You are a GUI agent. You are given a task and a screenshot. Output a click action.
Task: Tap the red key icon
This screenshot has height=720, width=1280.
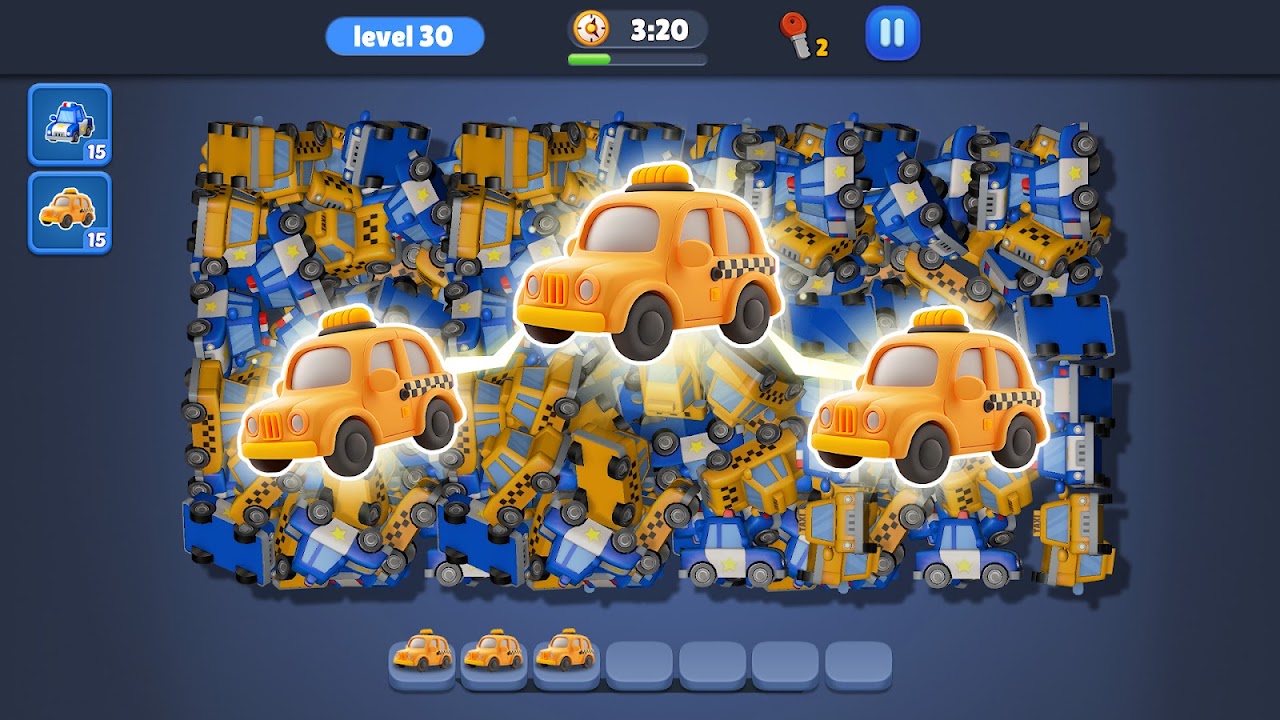tap(797, 35)
